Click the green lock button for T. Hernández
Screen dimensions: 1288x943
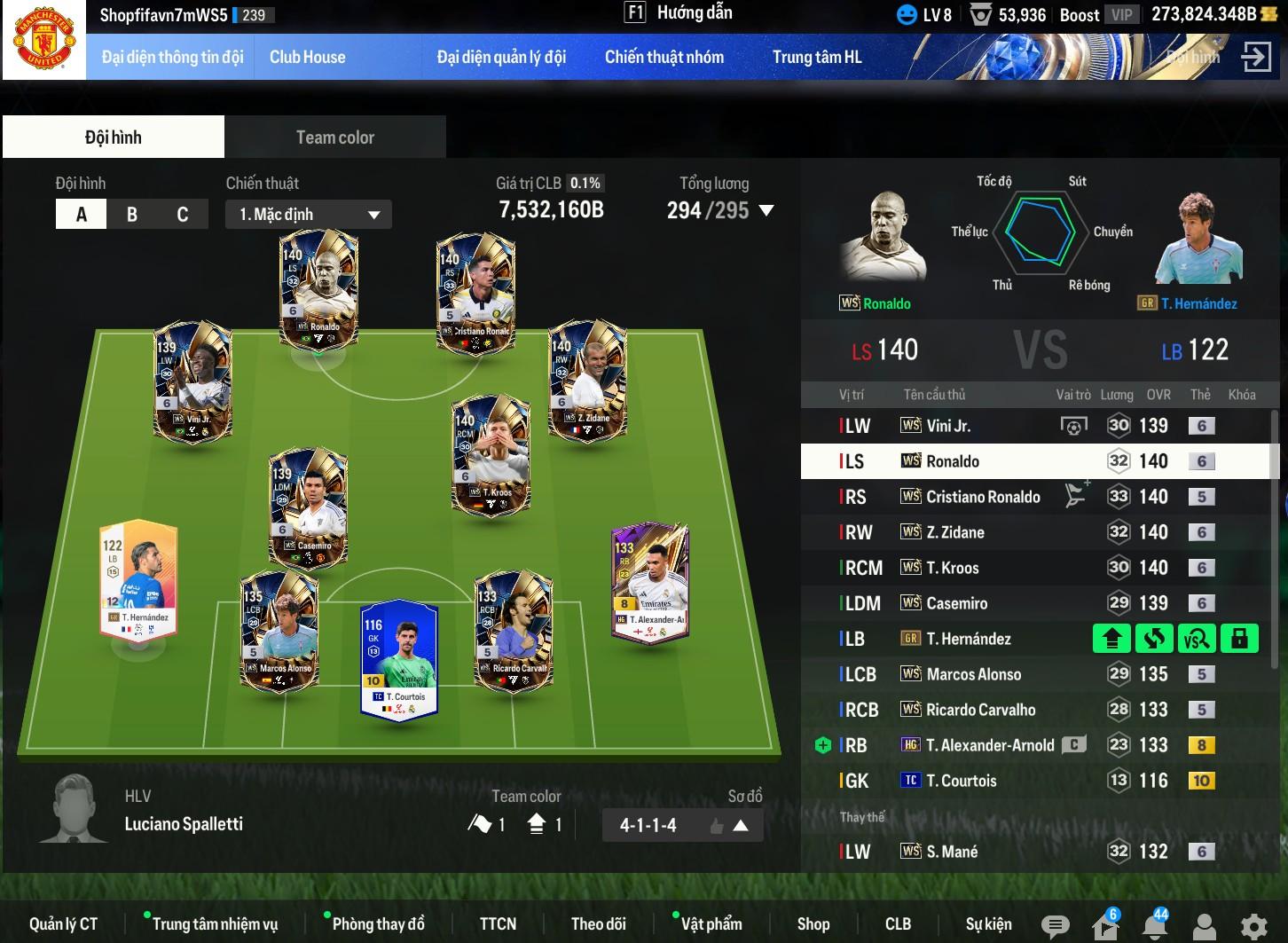coord(1239,638)
